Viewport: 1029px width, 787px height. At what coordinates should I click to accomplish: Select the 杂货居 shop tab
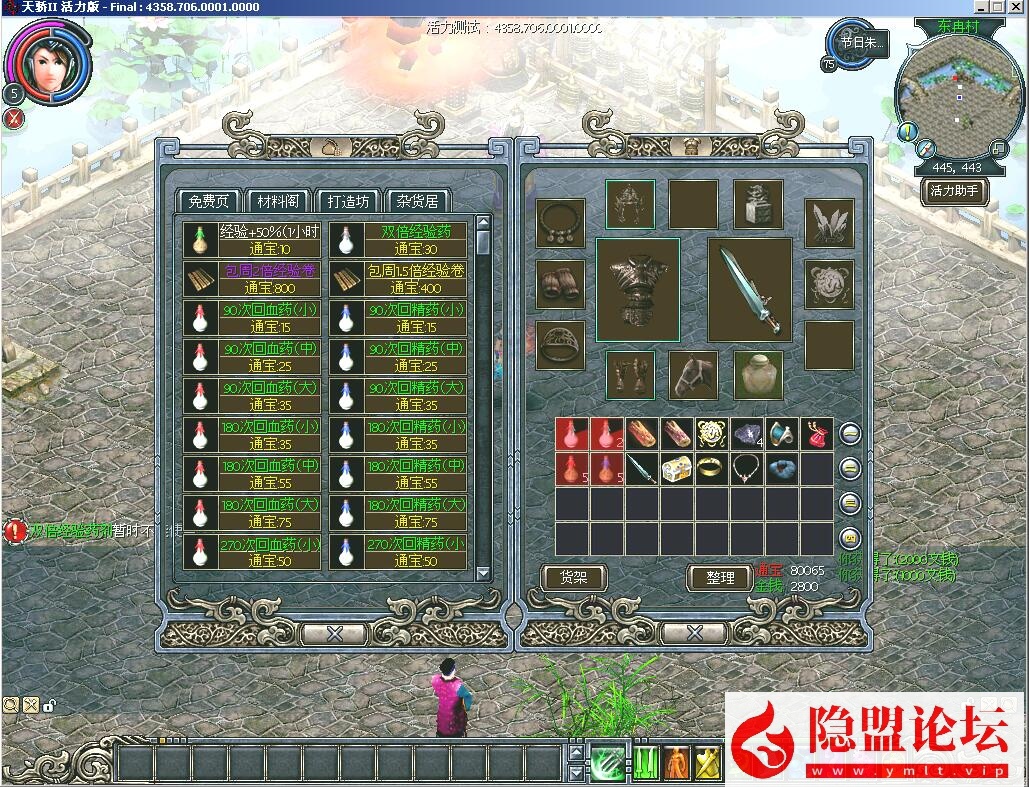(417, 201)
